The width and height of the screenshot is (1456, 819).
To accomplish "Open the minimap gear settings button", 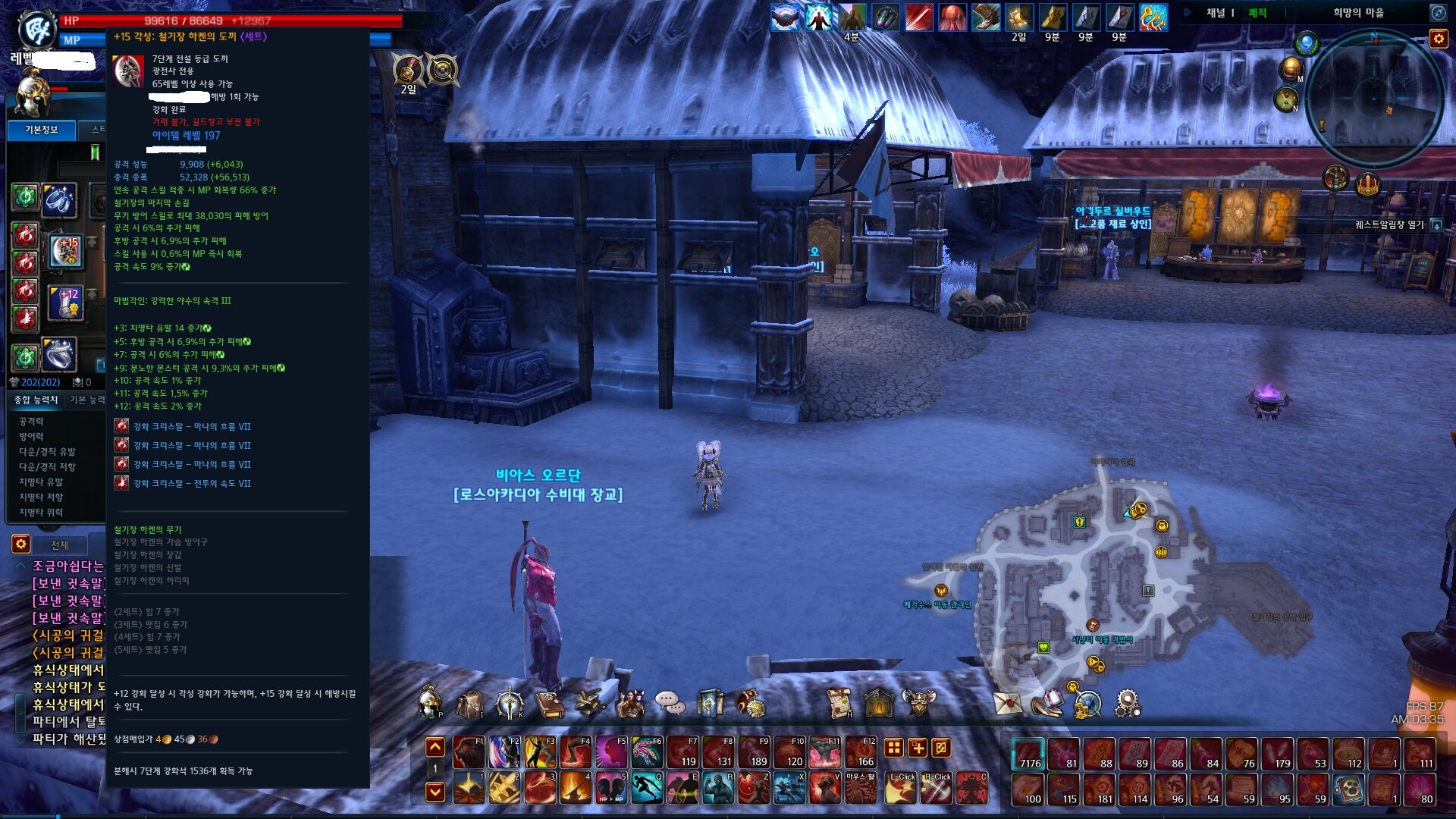I will [1439, 39].
